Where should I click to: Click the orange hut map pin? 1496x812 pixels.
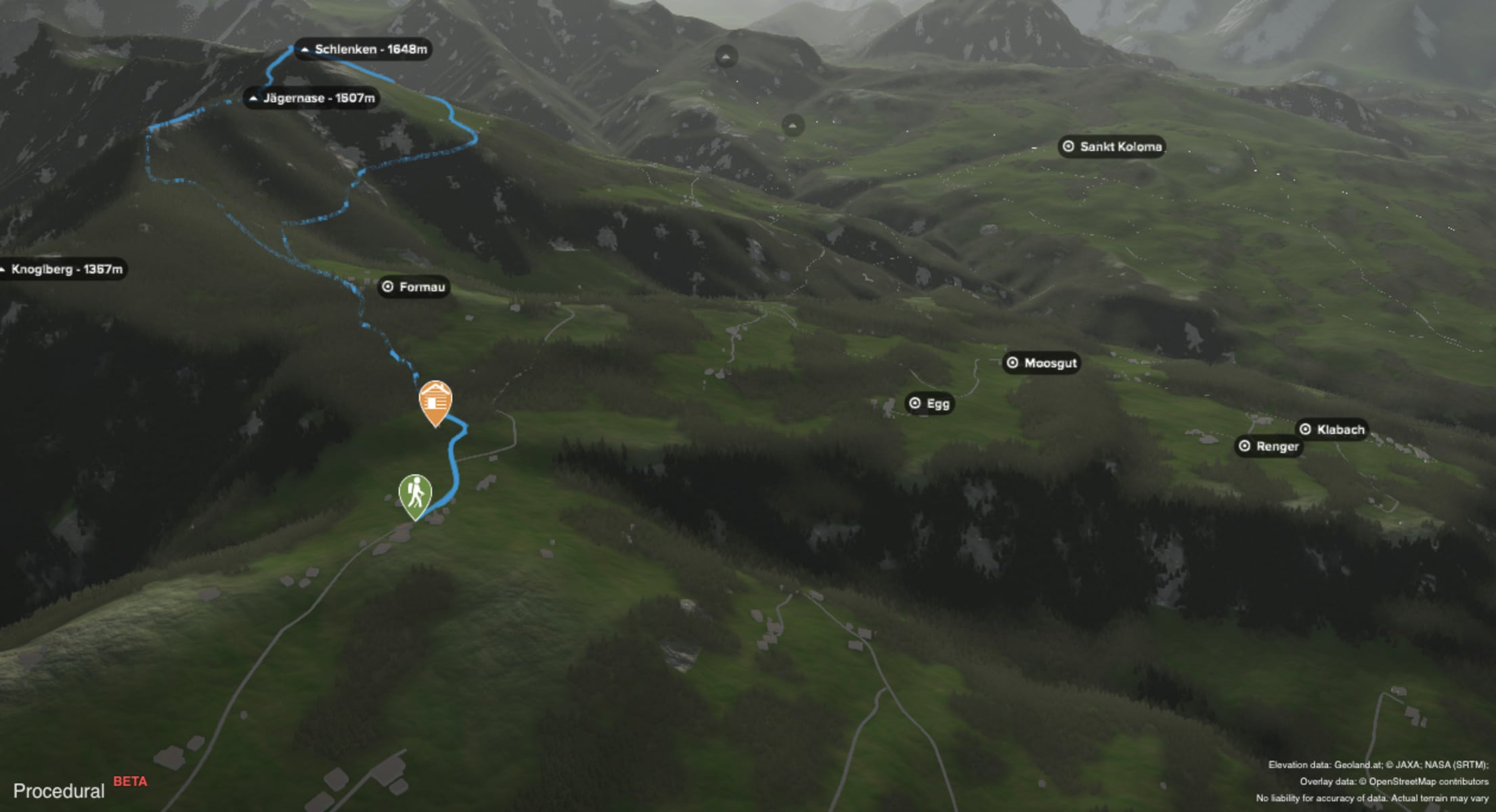(435, 402)
